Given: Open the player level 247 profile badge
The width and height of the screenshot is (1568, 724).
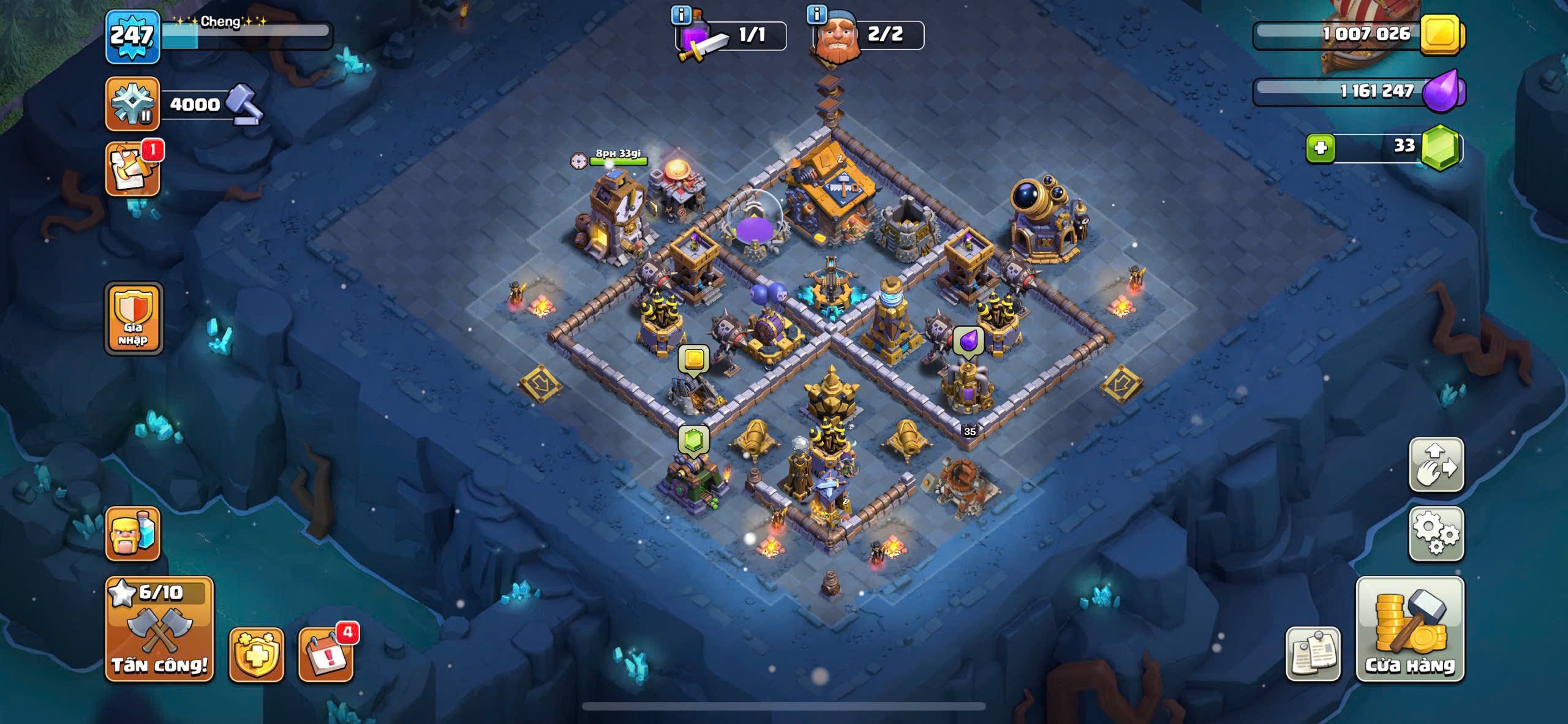Looking at the screenshot, I should click(x=132, y=37).
